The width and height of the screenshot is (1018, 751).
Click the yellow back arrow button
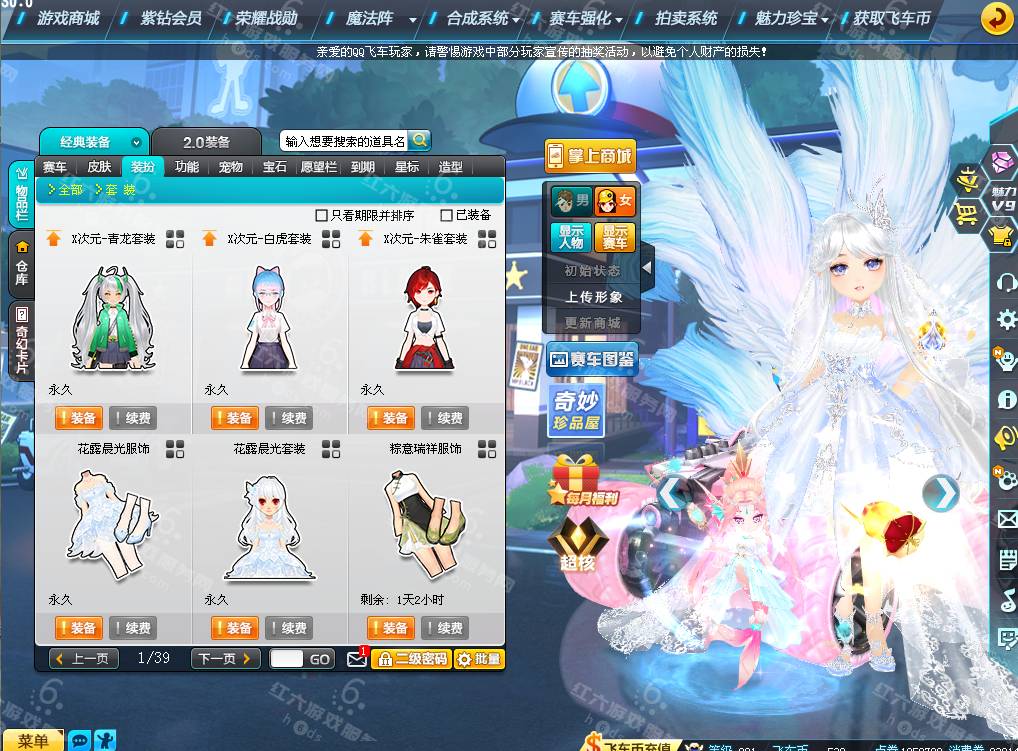(x=995, y=18)
